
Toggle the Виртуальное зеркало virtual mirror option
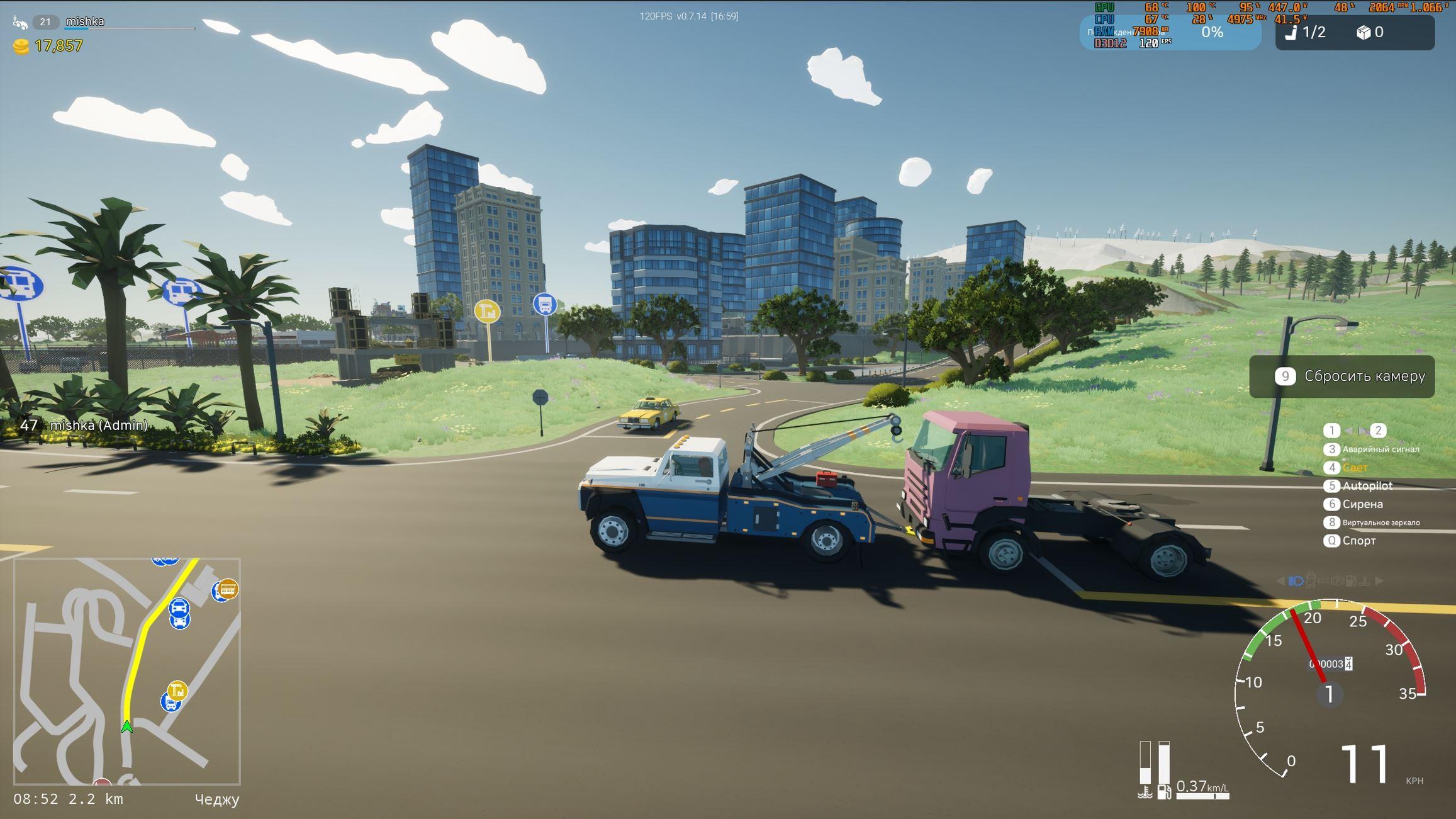(x=1380, y=522)
